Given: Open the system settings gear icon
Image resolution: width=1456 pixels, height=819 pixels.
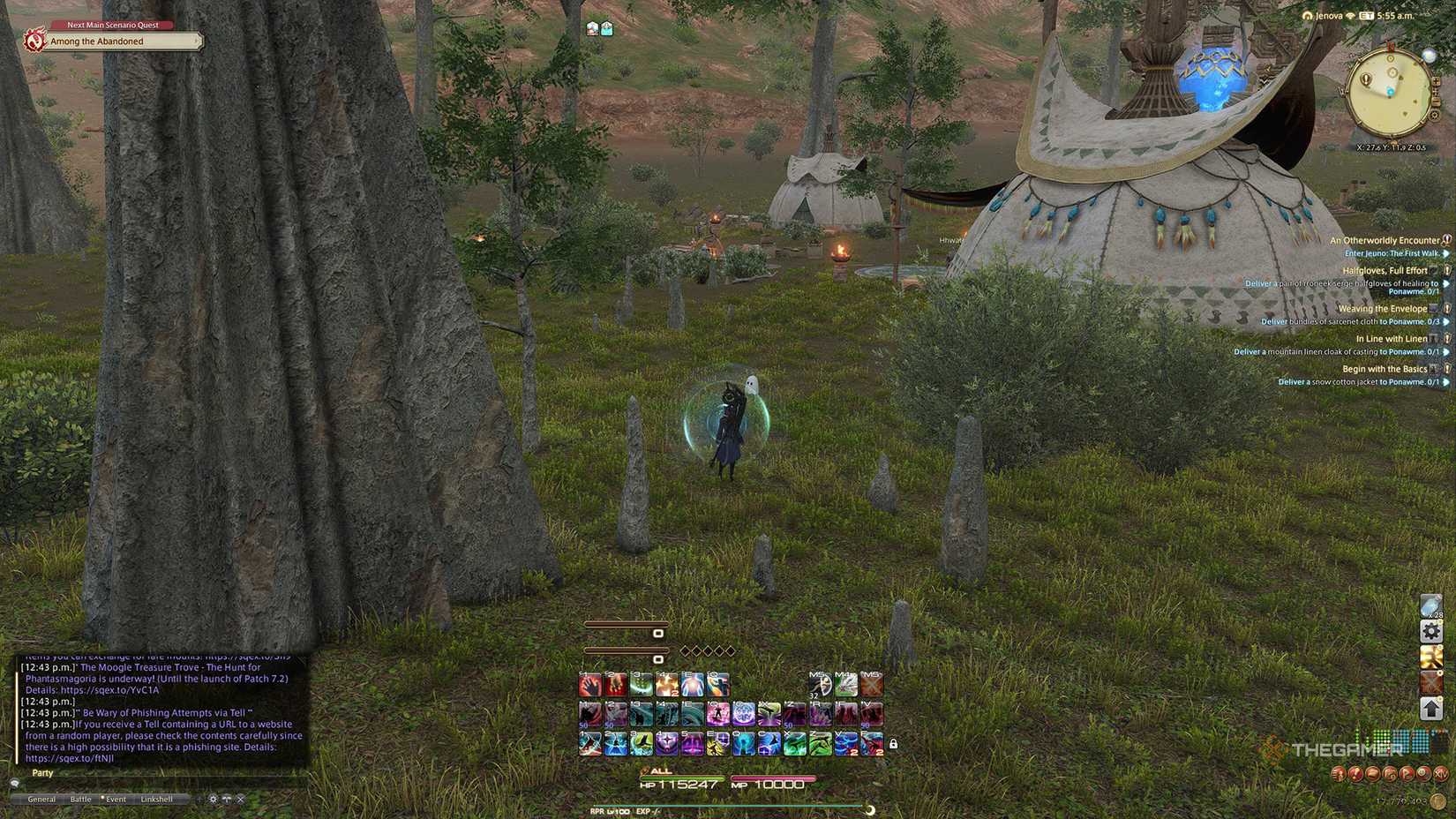Looking at the screenshot, I should (x=1430, y=632).
